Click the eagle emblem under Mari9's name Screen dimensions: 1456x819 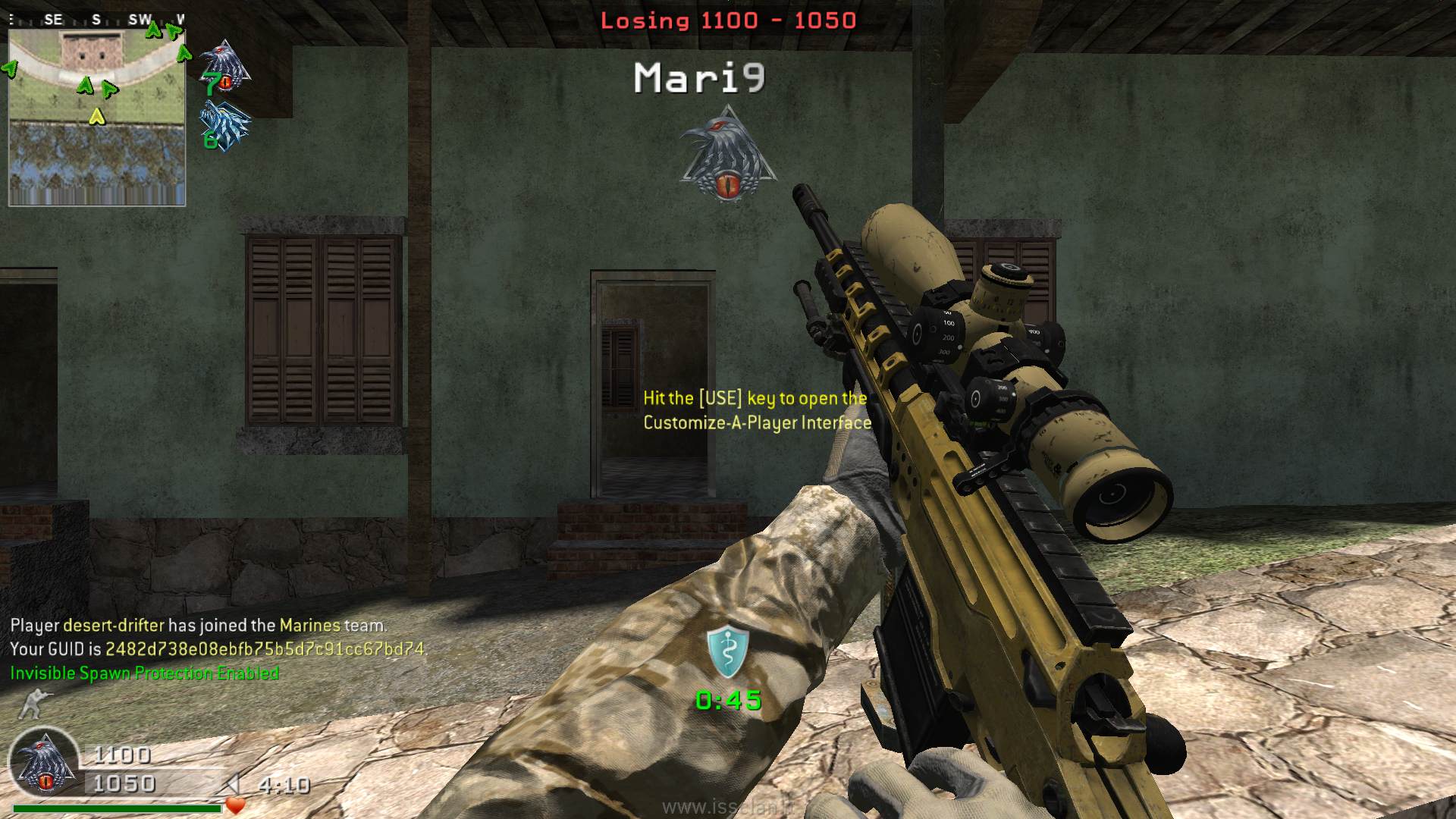(726, 155)
